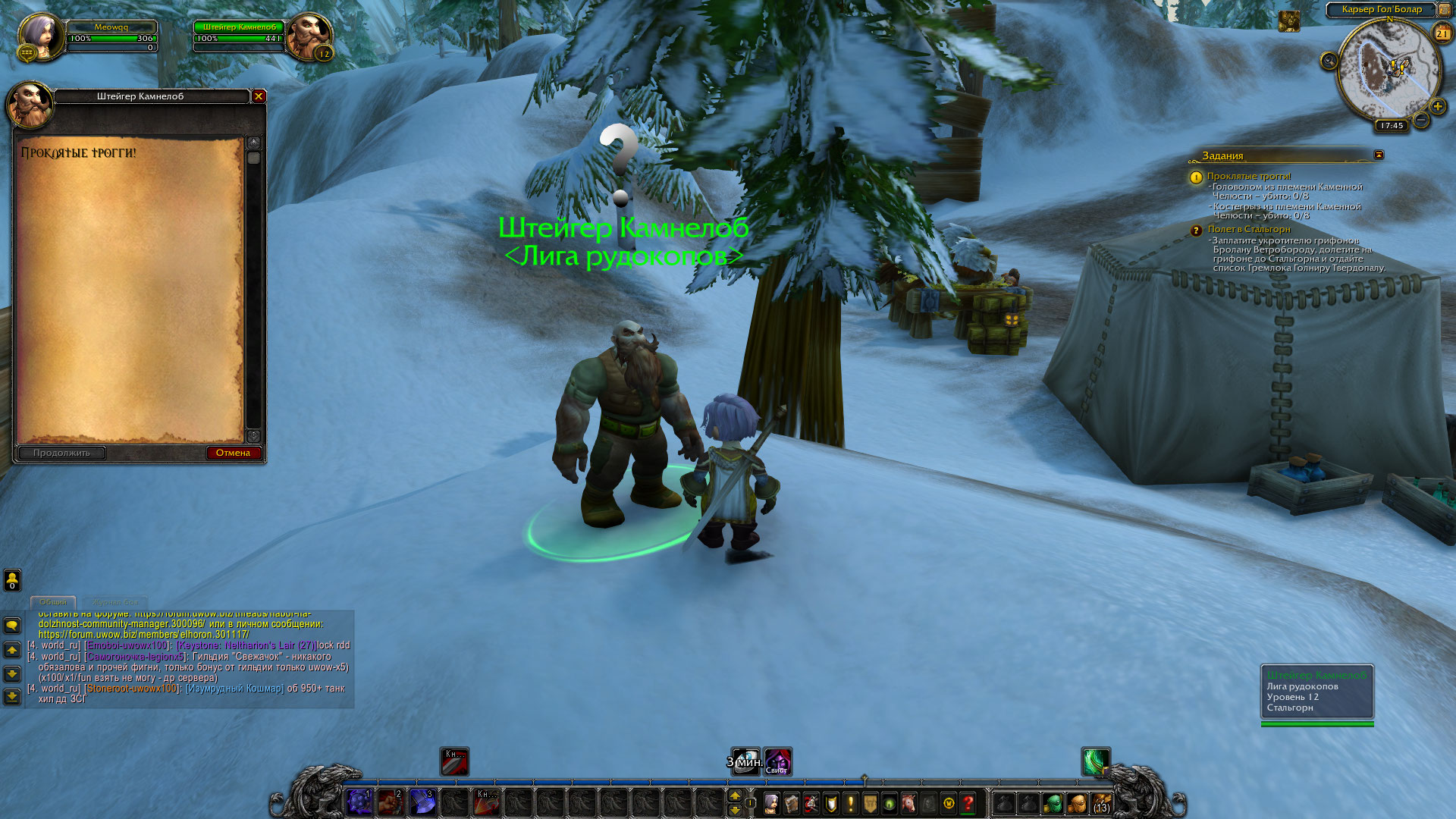Jump chat to the bottom
The width and height of the screenshot is (1456, 819).
12,696
